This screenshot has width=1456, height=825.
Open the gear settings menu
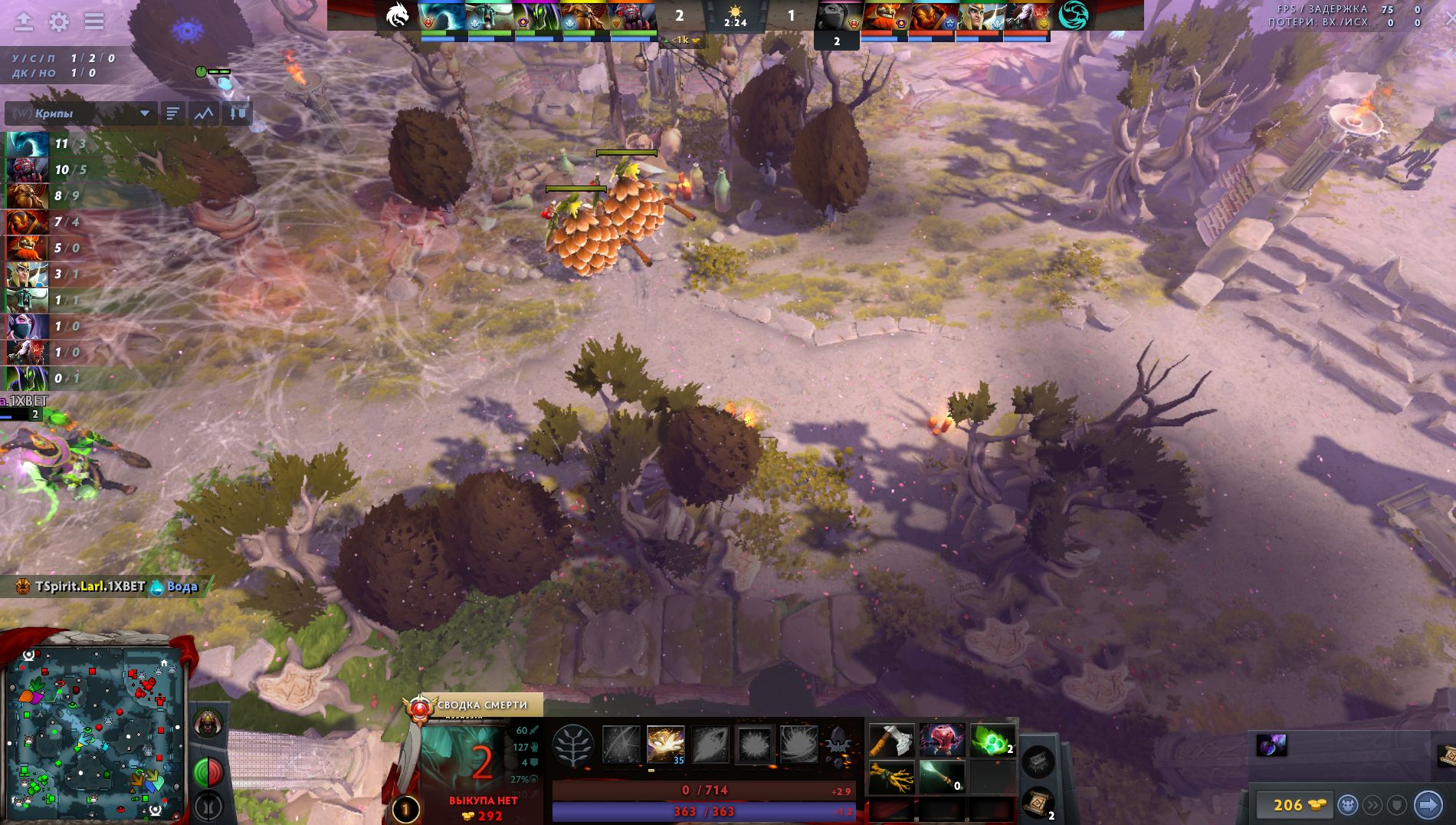pyautogui.click(x=59, y=21)
